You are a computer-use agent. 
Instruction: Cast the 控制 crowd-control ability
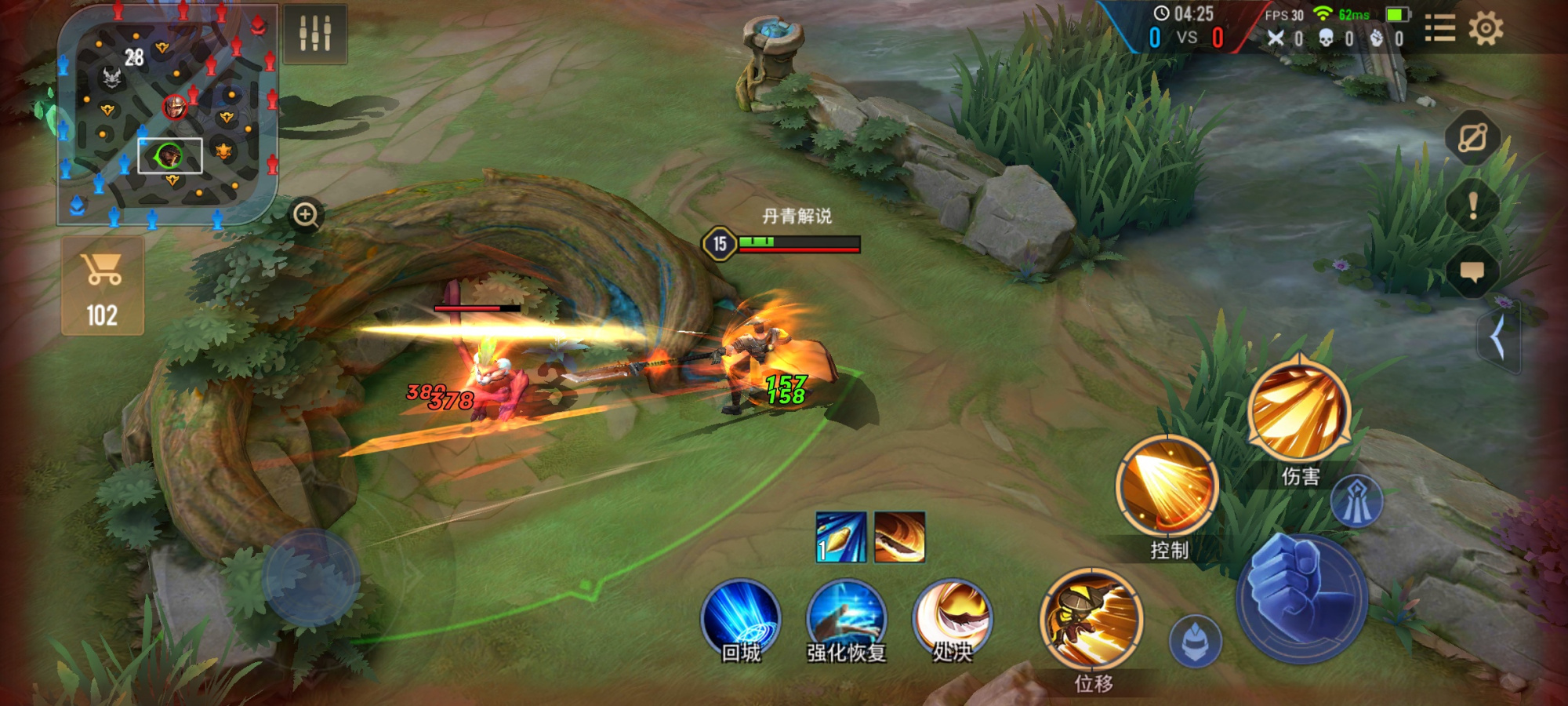tap(1167, 488)
